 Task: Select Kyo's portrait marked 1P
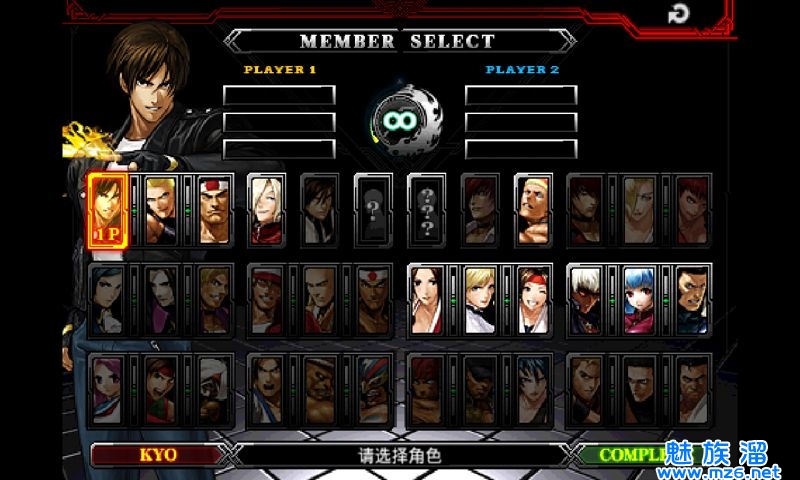108,210
